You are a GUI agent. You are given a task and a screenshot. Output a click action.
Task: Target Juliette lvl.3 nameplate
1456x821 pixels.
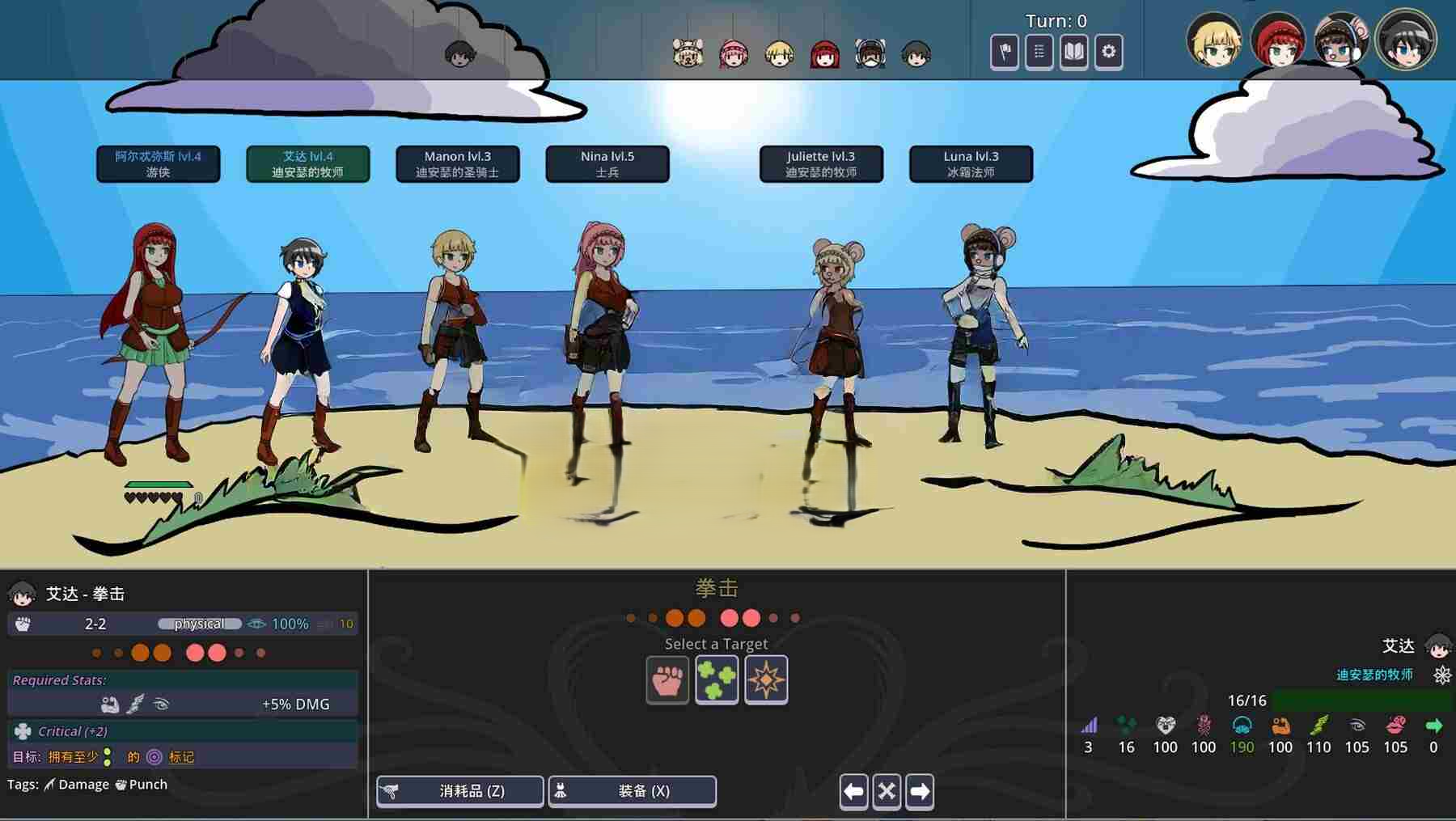pyautogui.click(x=821, y=163)
